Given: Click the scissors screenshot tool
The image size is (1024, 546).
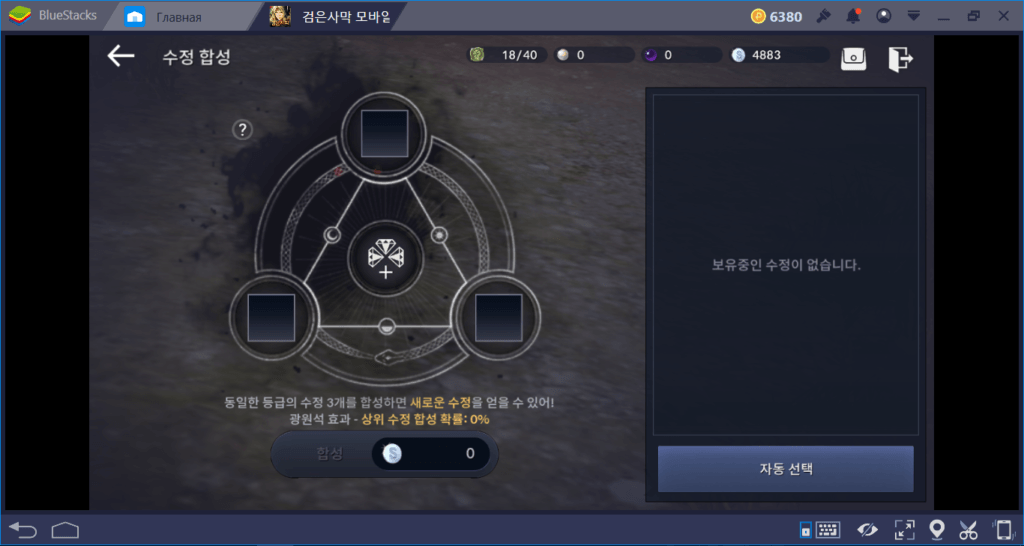Looking at the screenshot, I should 968,529.
